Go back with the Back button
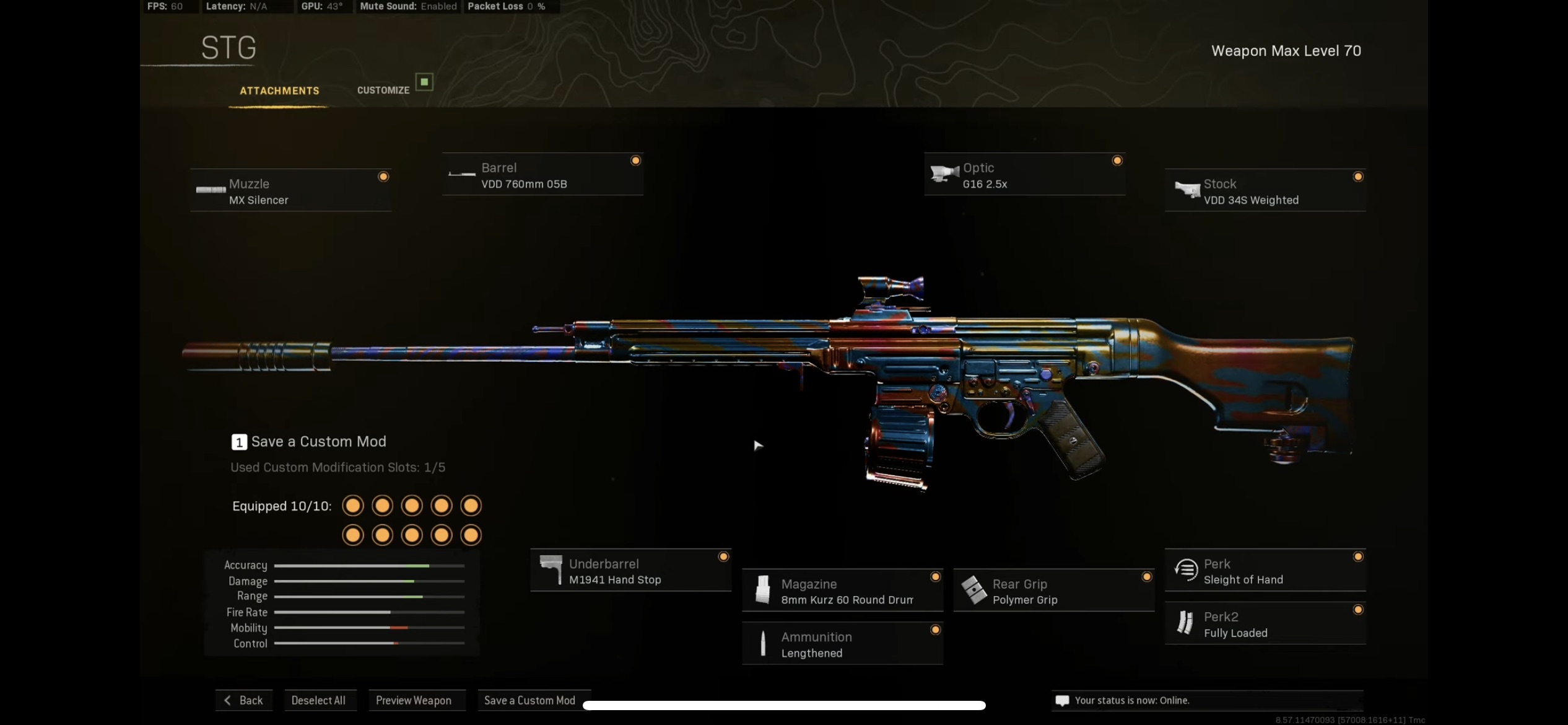This screenshot has width=1568, height=725. (x=244, y=700)
